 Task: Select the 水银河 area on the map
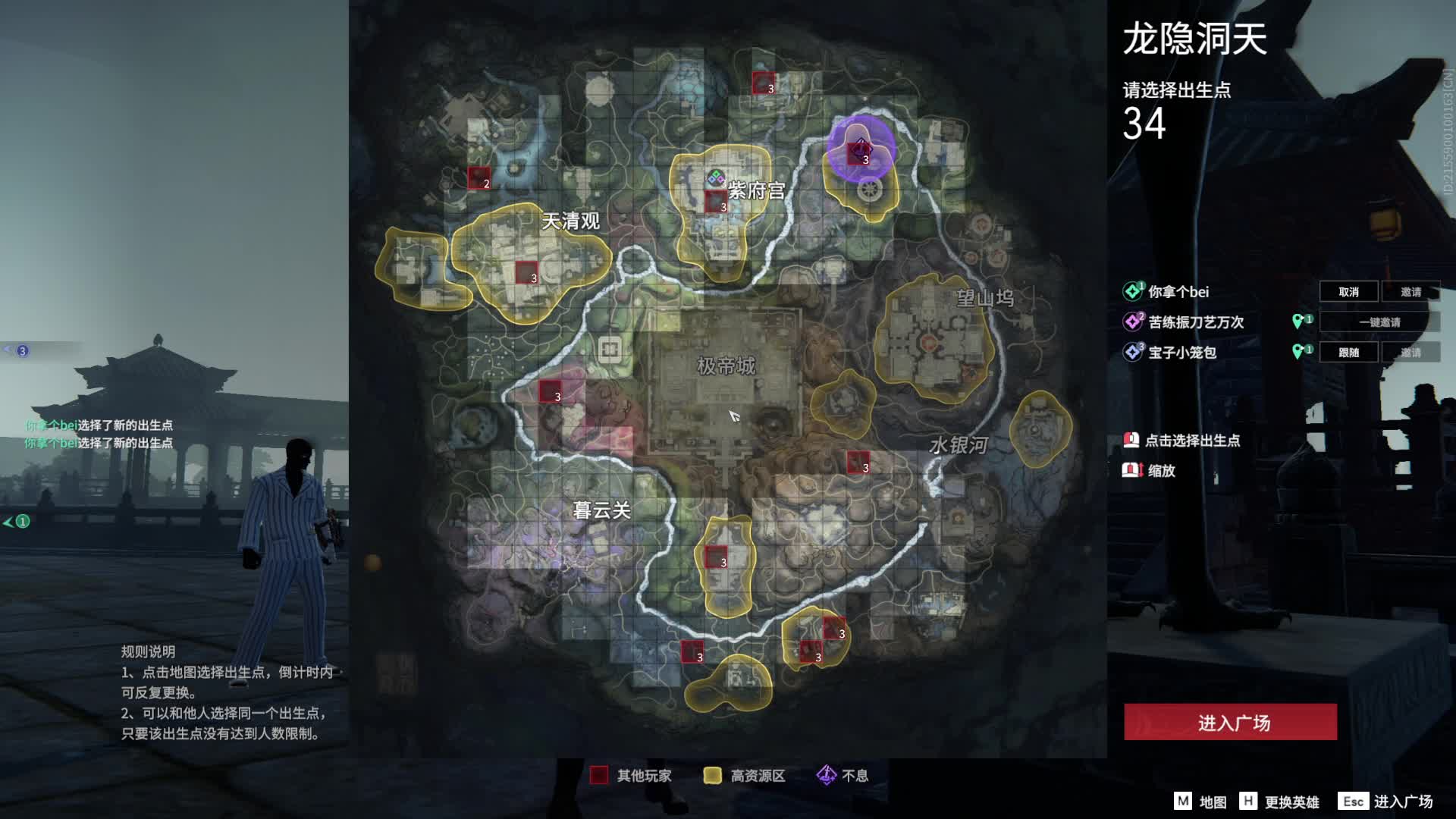pyautogui.click(x=959, y=445)
